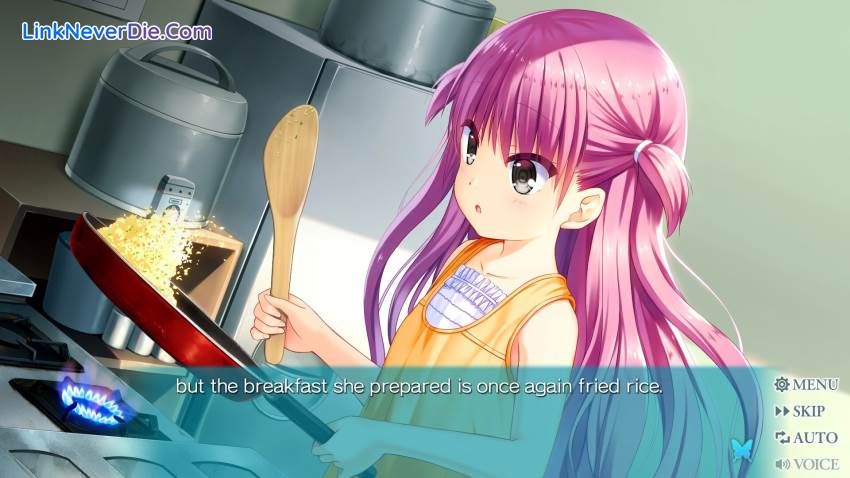Open the MENU with the gear icon
This screenshot has width=850, height=478.
coord(806,384)
